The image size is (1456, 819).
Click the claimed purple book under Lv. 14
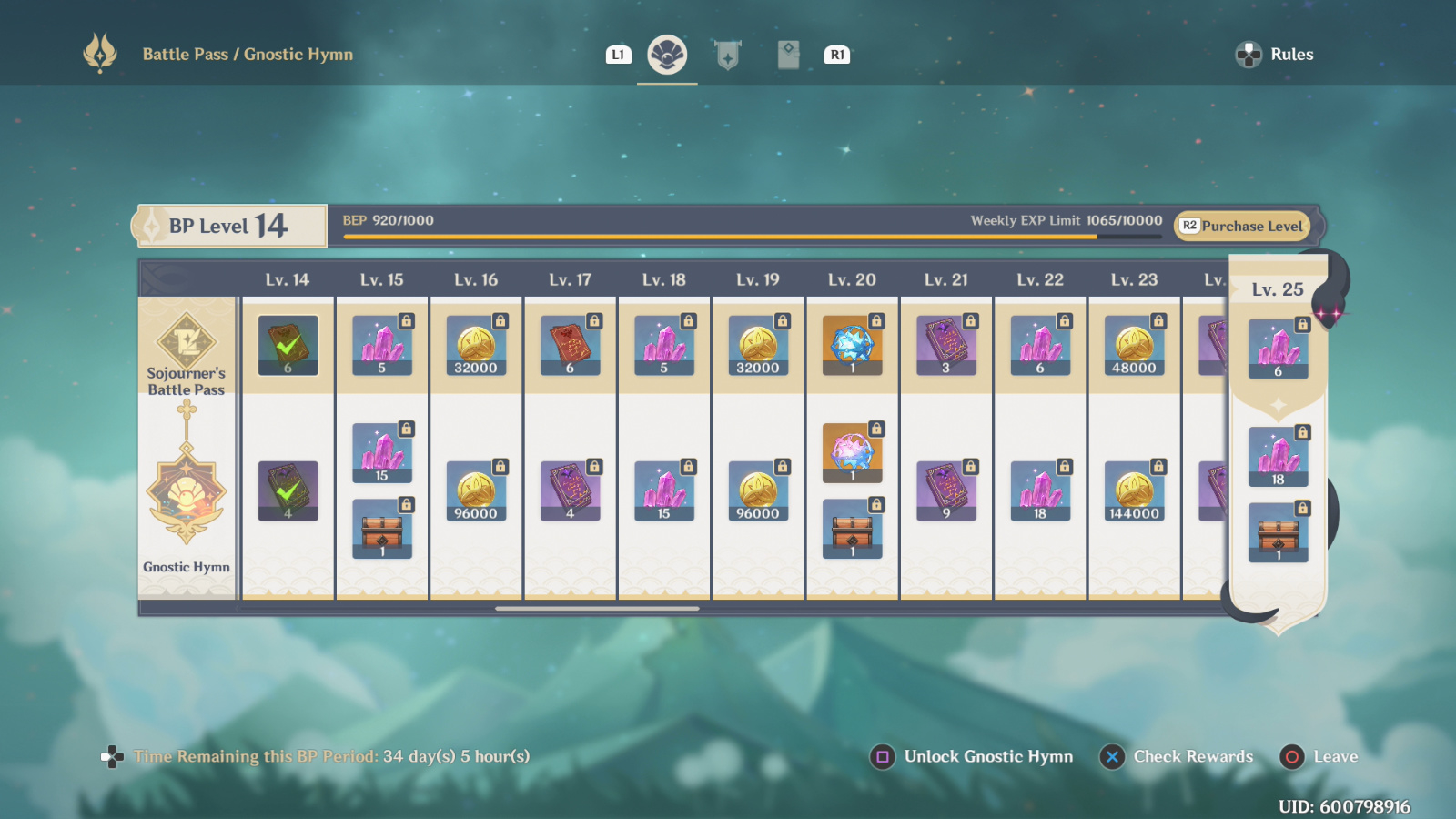288,491
